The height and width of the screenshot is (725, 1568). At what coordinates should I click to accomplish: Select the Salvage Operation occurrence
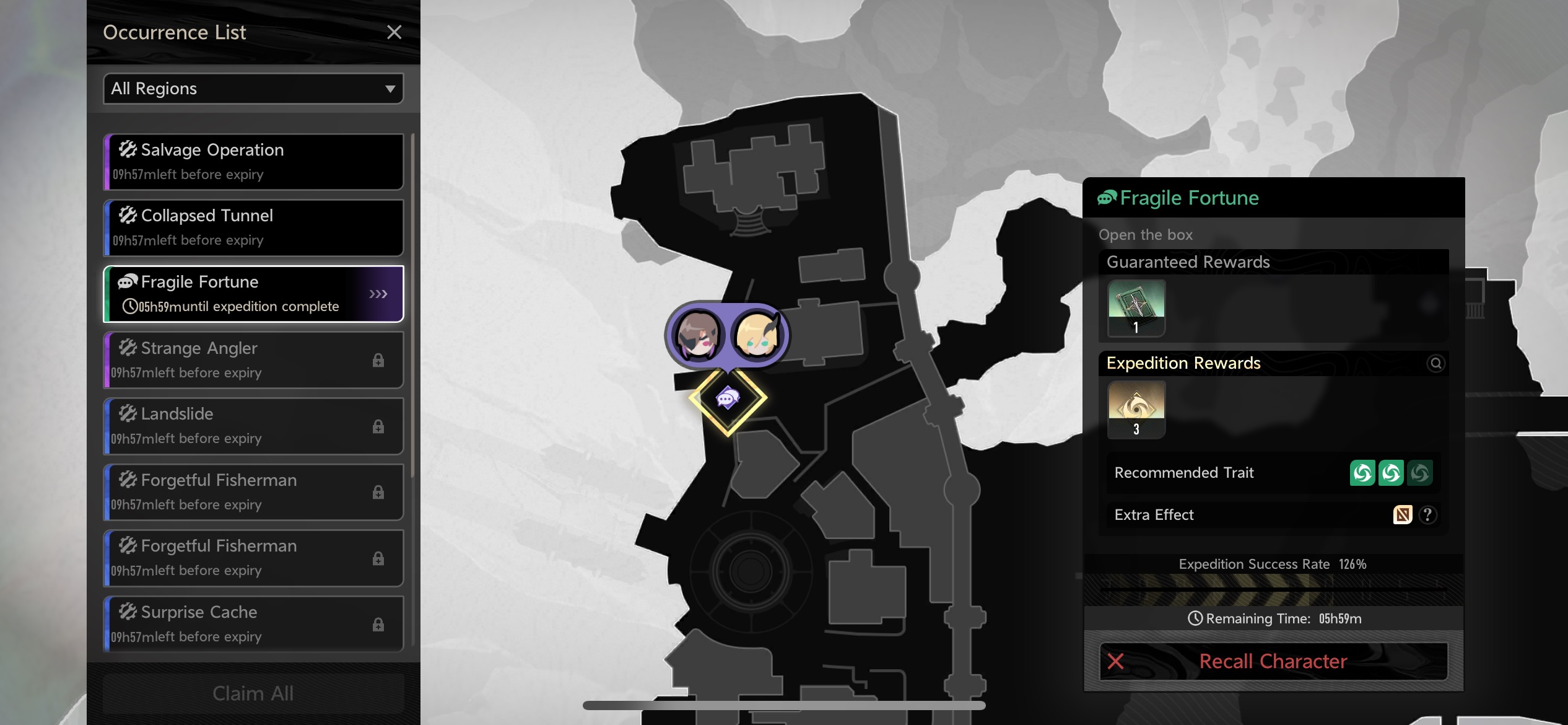(253, 162)
